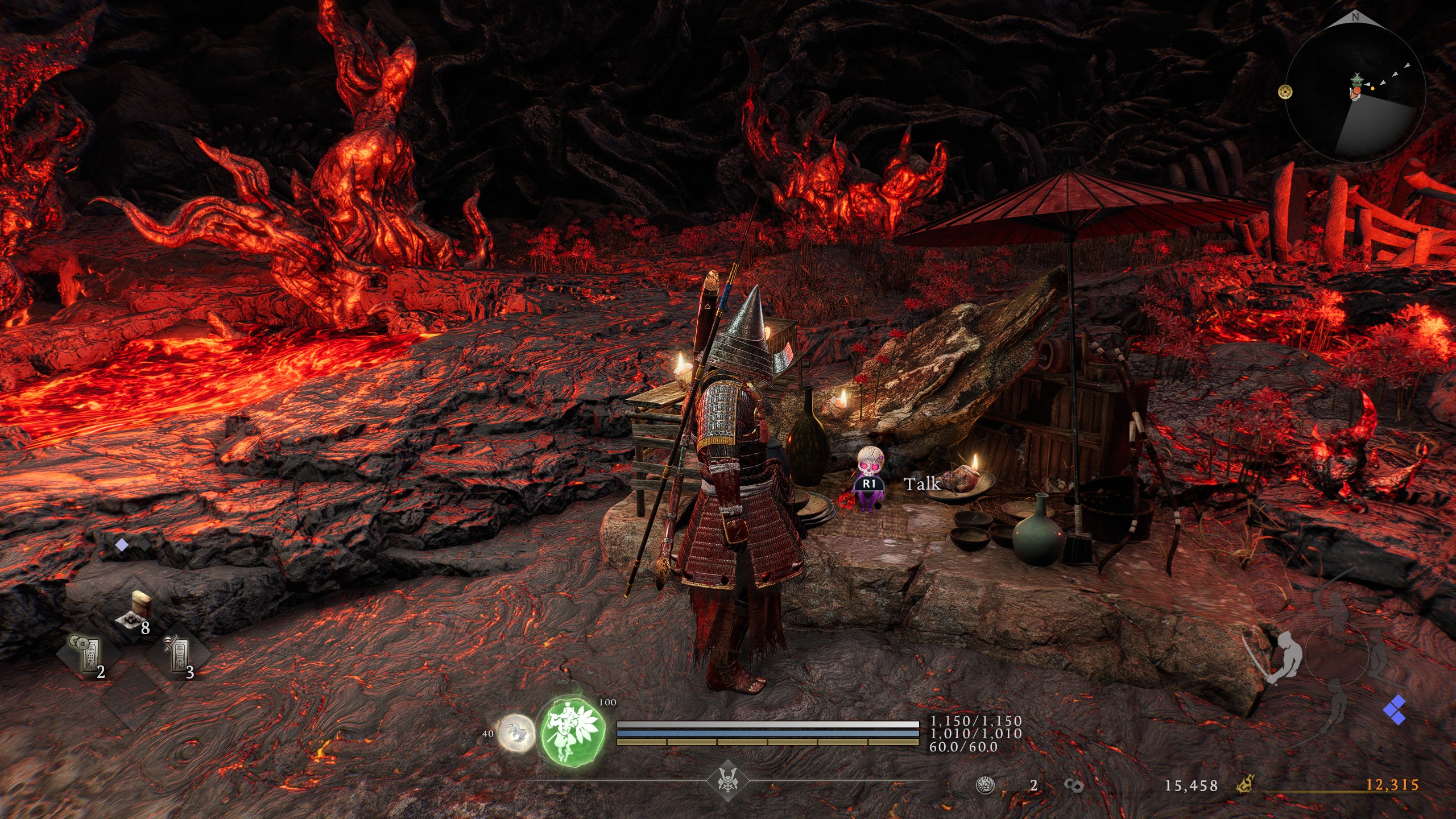Click the grey coins currency icon
The image size is (1456, 819).
(1073, 785)
